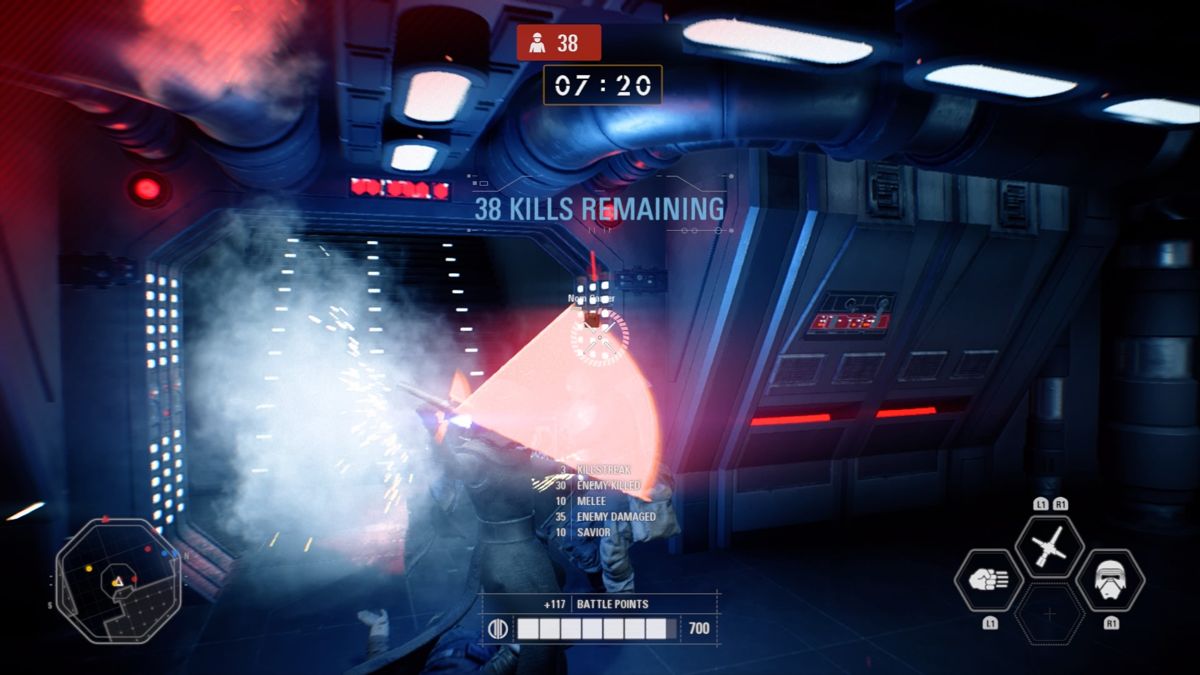
Task: Open the hexagonal minimap radar
Action: (x=117, y=578)
